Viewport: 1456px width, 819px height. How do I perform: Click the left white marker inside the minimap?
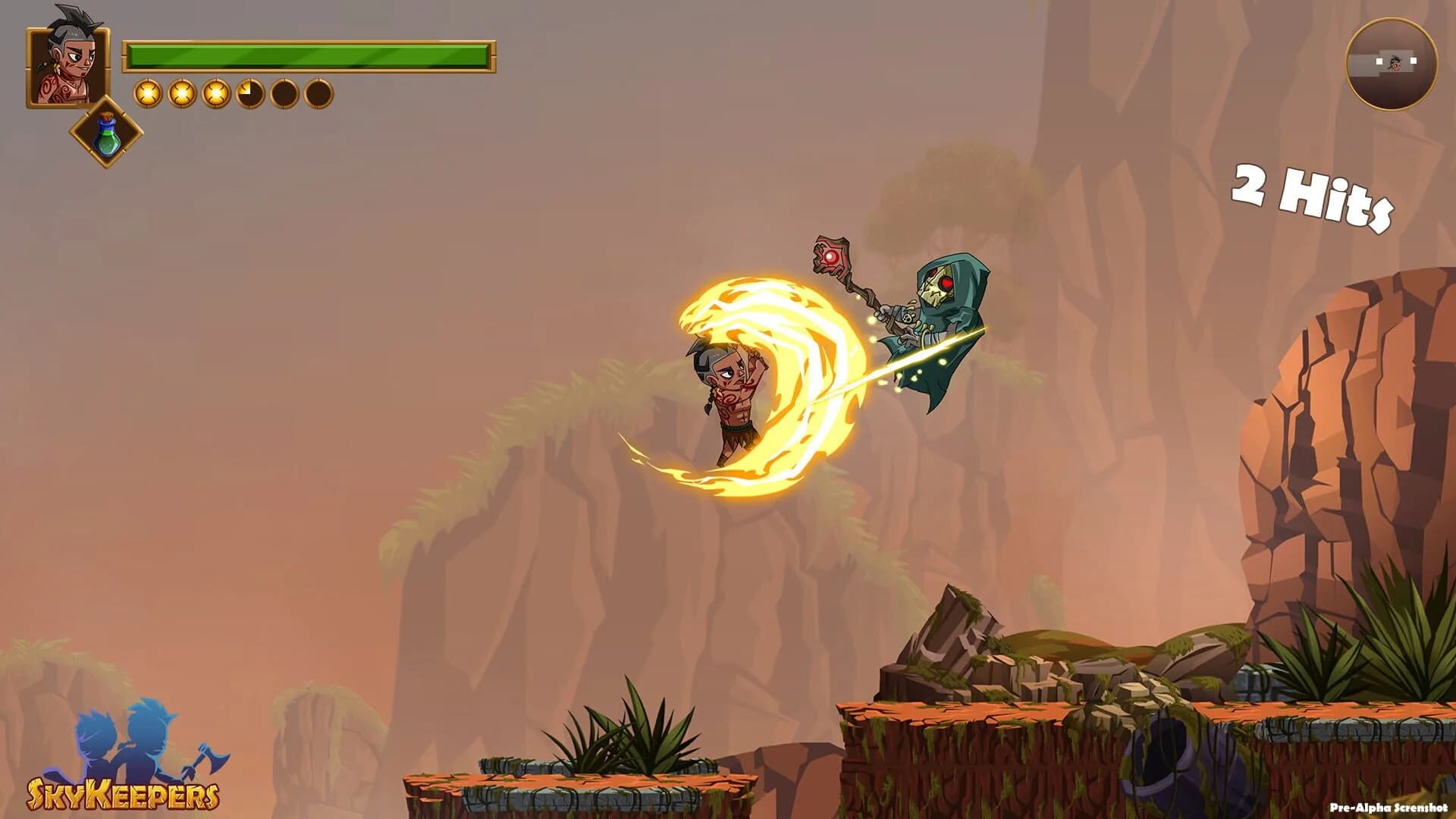1379,61
